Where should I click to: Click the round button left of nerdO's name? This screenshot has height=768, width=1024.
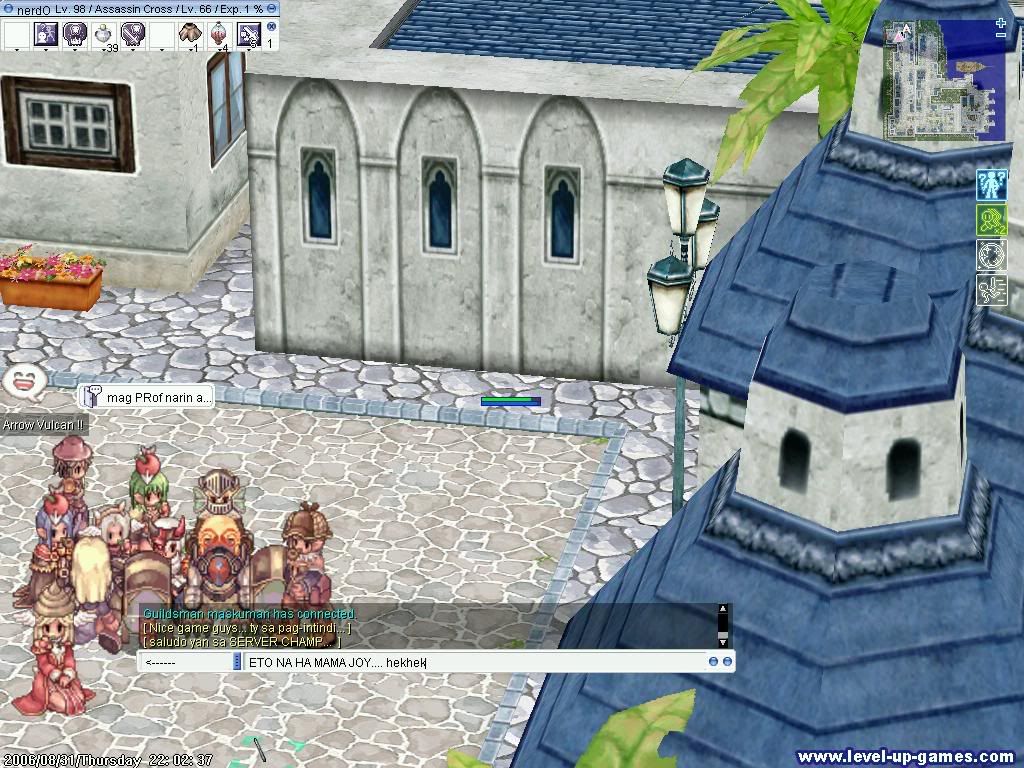[x=8, y=8]
